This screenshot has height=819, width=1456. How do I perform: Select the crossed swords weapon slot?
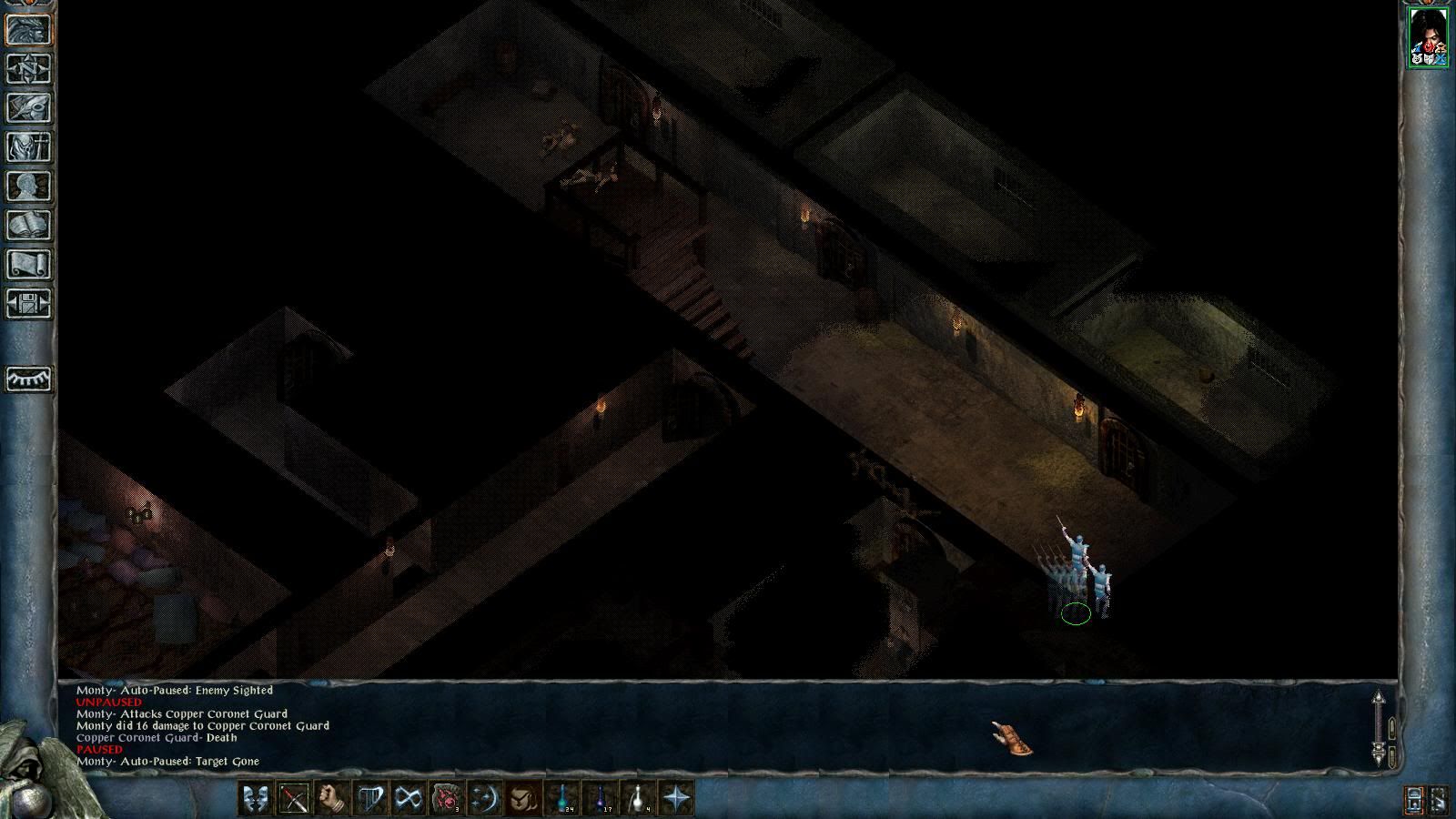click(x=294, y=798)
